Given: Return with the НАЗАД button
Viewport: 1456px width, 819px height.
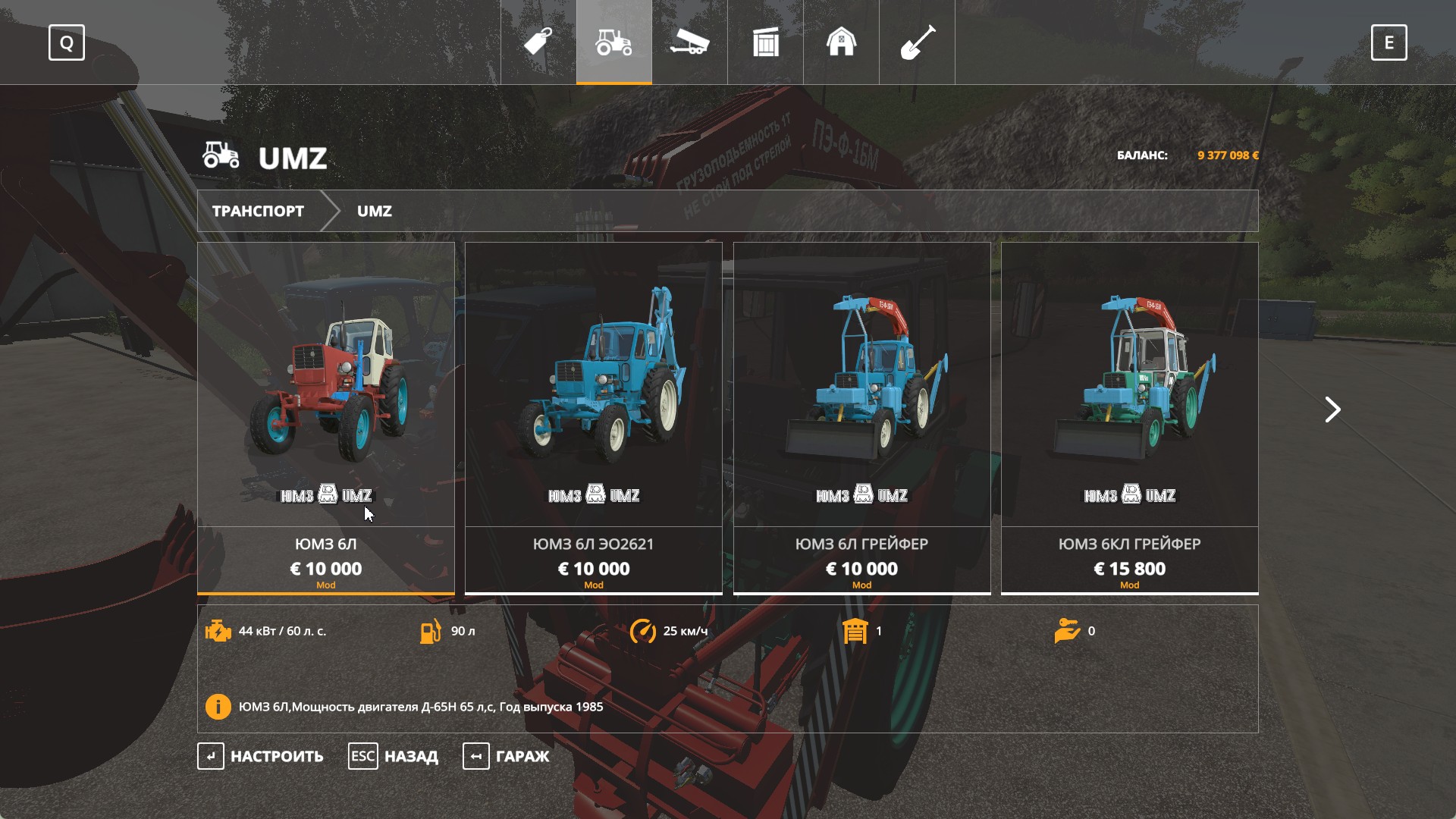Looking at the screenshot, I should click(x=394, y=756).
